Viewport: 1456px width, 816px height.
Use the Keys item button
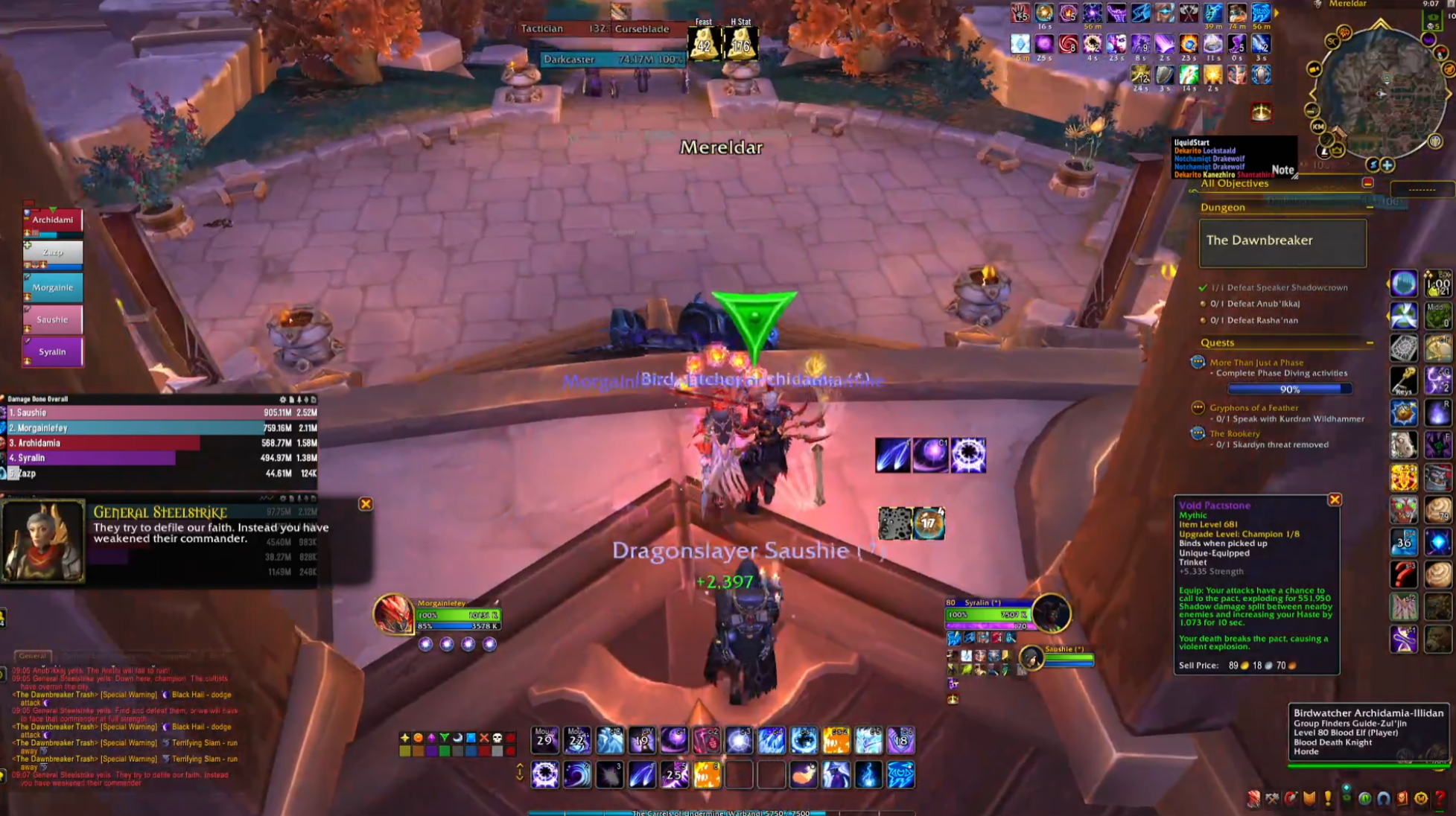(1403, 380)
